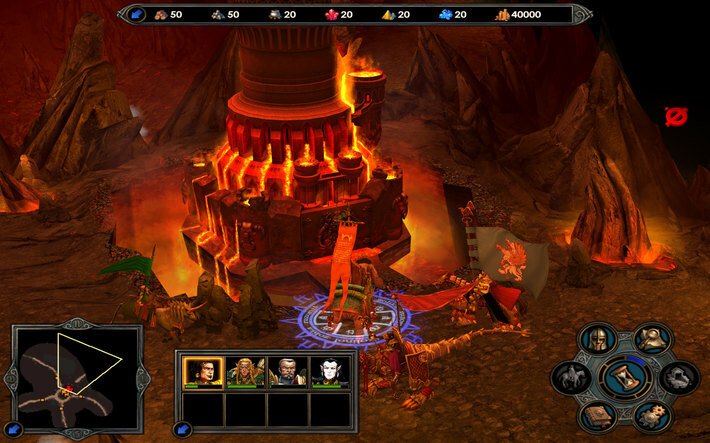Viewport: 710px width, 443px height.
Task: Select the mounted horseman move button
Action: pyautogui.click(x=571, y=377)
